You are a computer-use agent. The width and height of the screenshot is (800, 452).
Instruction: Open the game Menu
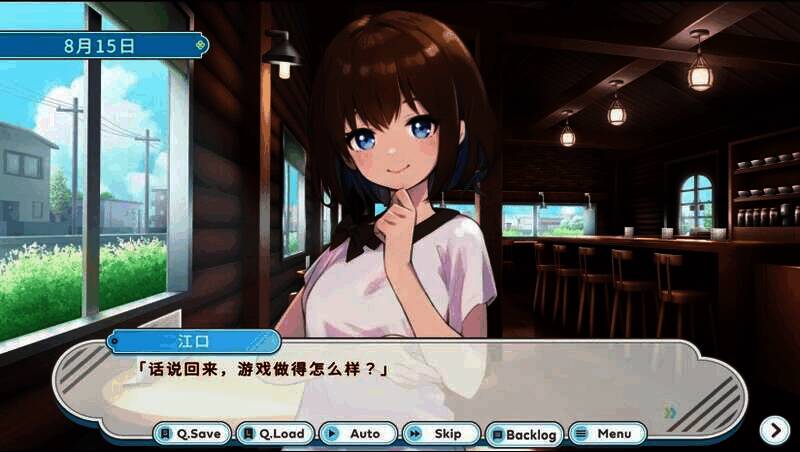tap(607, 434)
